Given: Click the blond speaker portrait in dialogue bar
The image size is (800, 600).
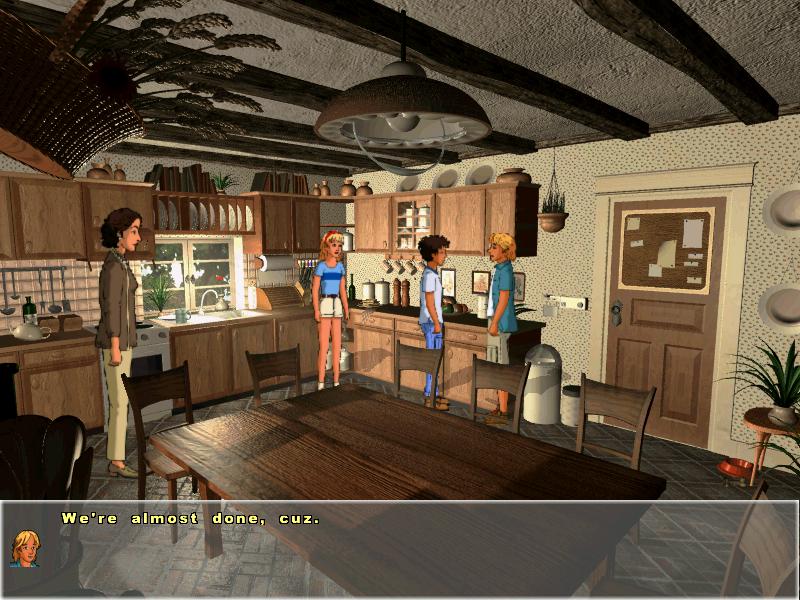Looking at the screenshot, I should (x=25, y=548).
